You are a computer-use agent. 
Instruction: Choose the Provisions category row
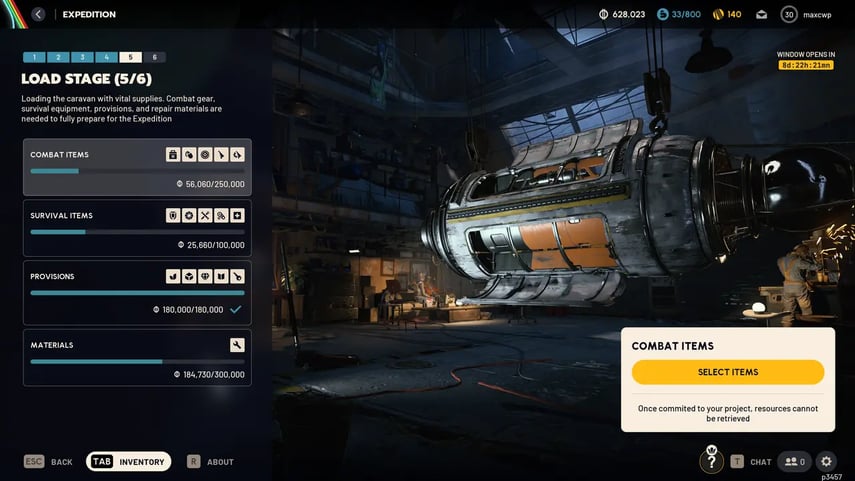pos(137,292)
